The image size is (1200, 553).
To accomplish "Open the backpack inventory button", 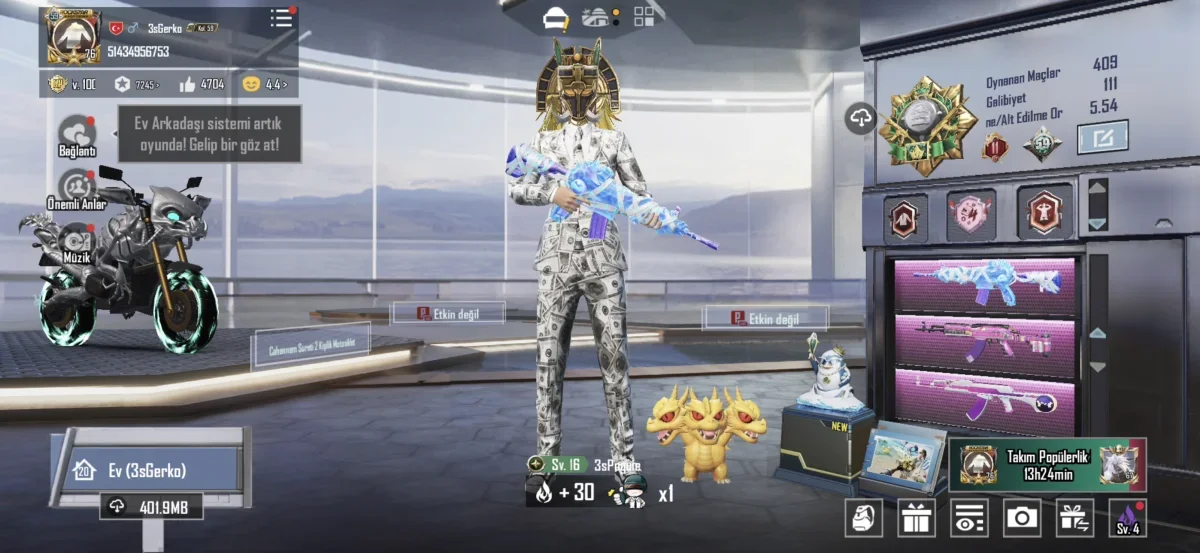I will tap(863, 517).
